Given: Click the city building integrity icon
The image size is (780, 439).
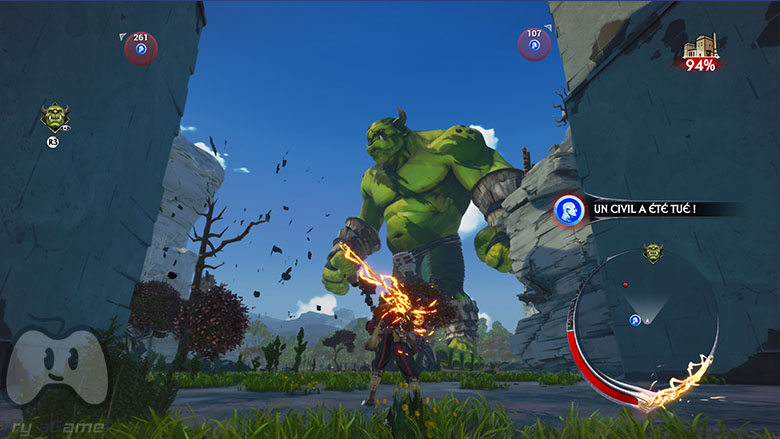Looking at the screenshot, I should coord(700,48).
